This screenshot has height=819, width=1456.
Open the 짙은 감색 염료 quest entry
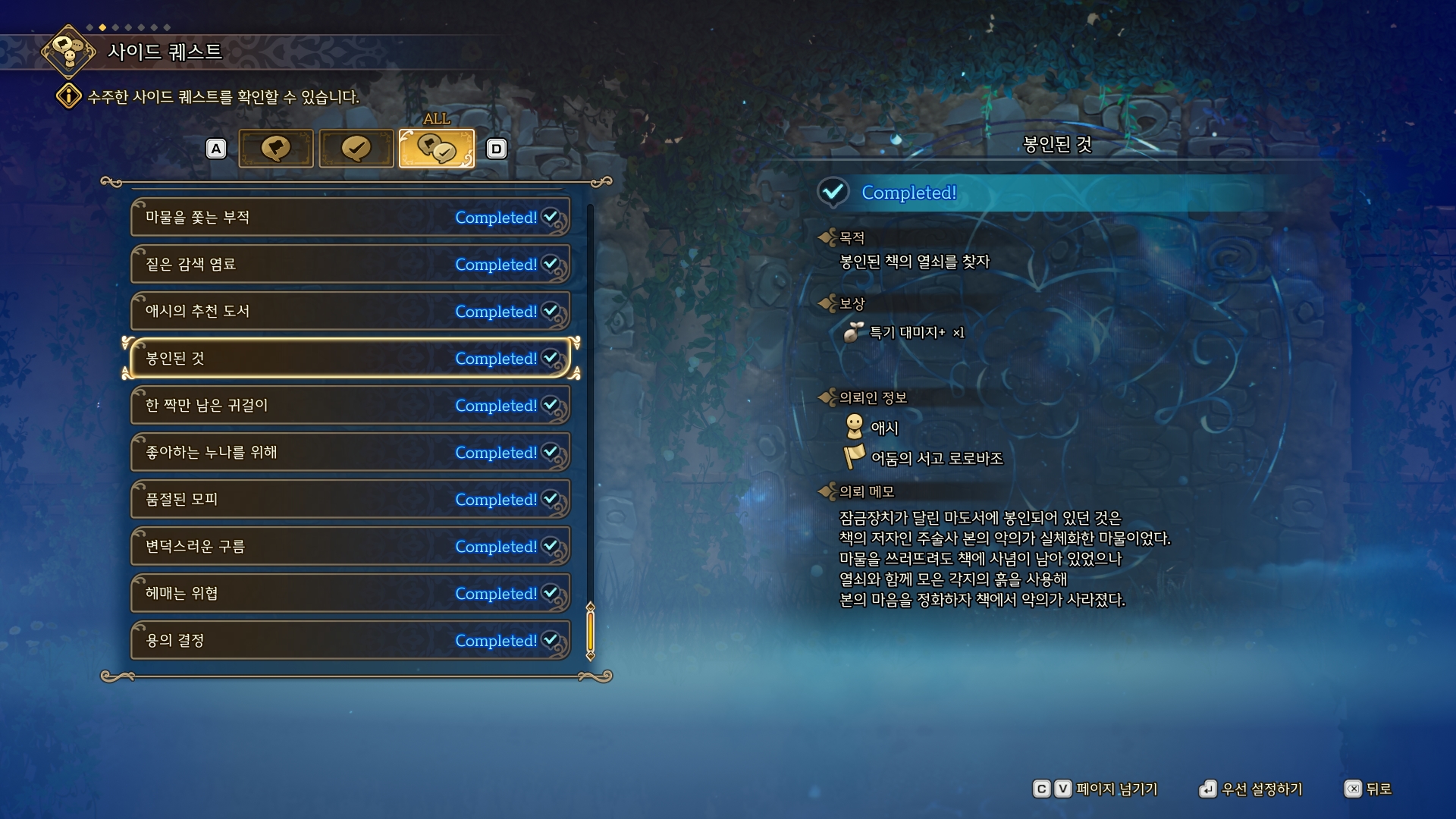[350, 265]
